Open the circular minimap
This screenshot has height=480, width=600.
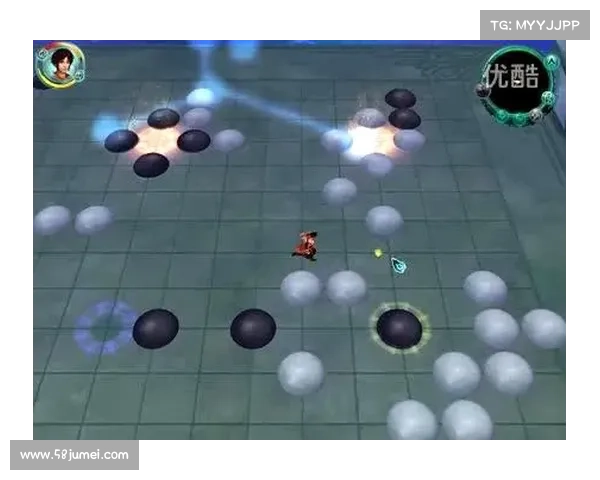[x=517, y=83]
